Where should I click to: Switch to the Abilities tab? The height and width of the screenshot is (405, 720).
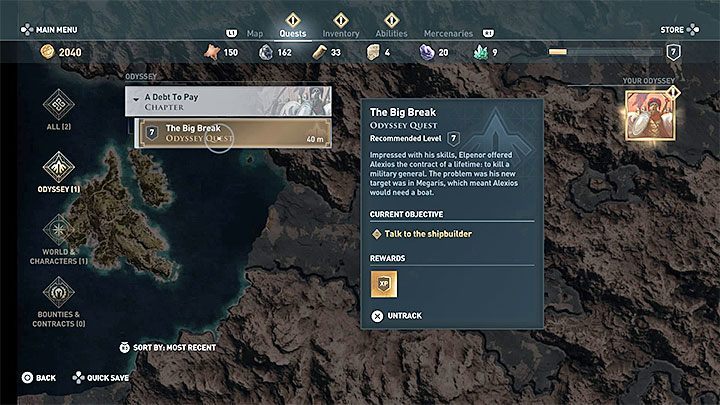tap(391, 32)
